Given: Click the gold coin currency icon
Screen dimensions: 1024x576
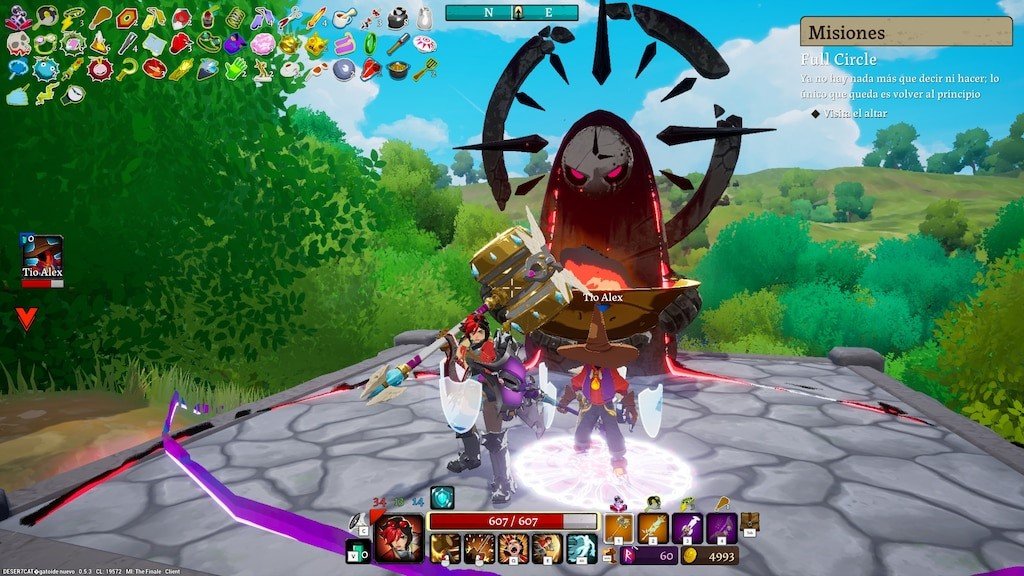Looking at the screenshot, I should [689, 555].
